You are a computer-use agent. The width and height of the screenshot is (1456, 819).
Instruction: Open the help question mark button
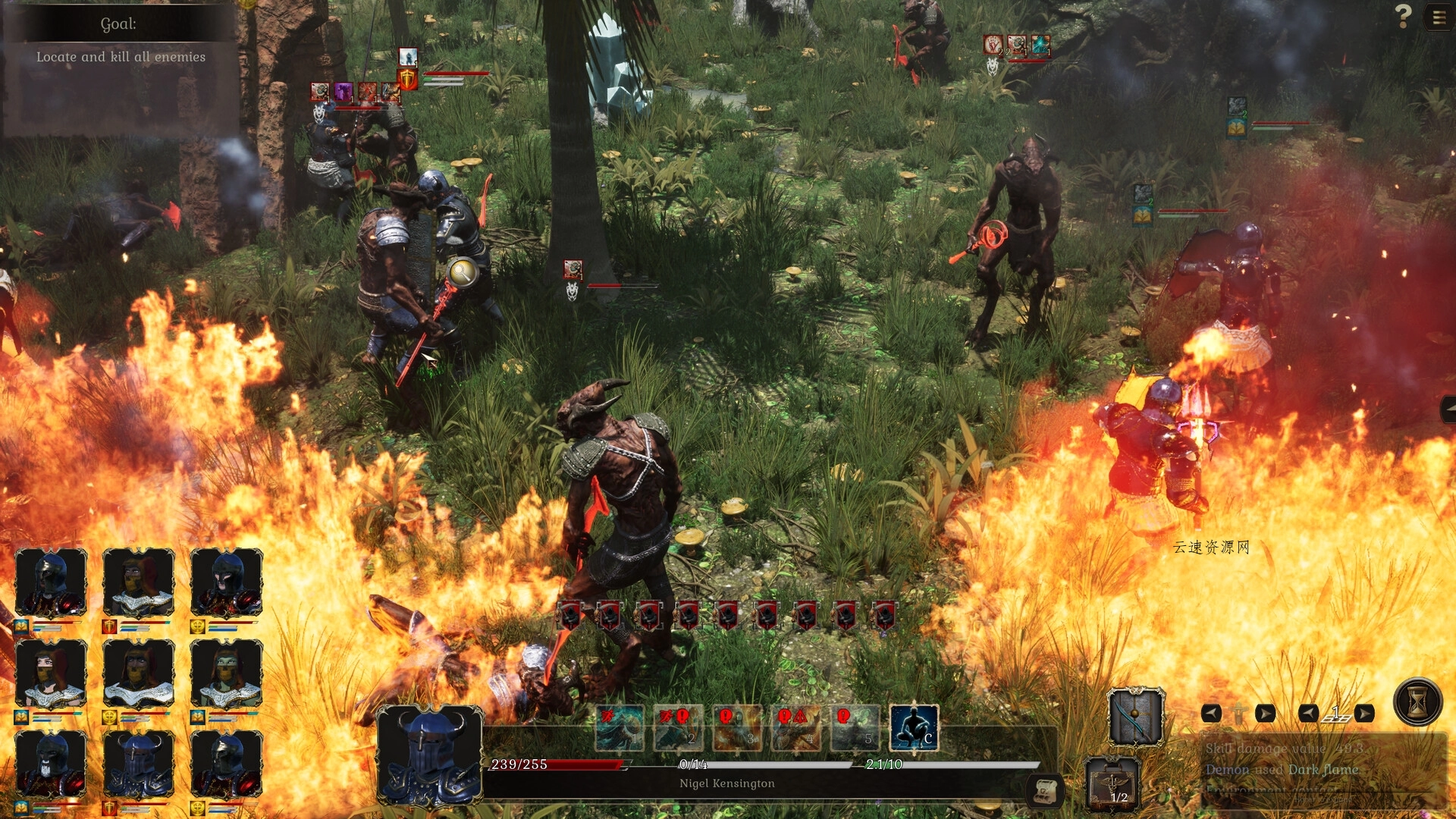(1404, 16)
